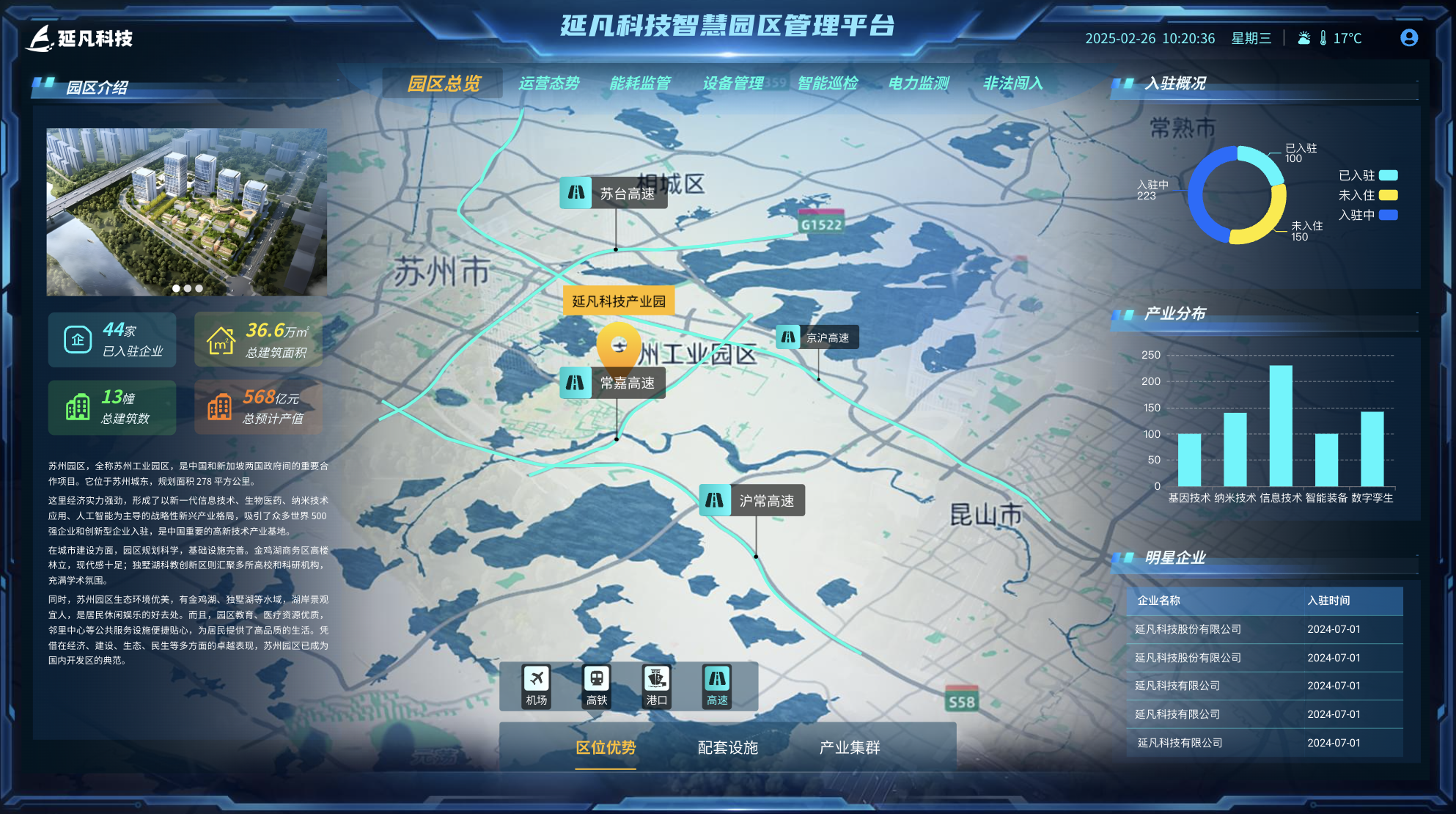Select the 港口 (port) transport icon
The image size is (1456, 814).
click(655, 686)
